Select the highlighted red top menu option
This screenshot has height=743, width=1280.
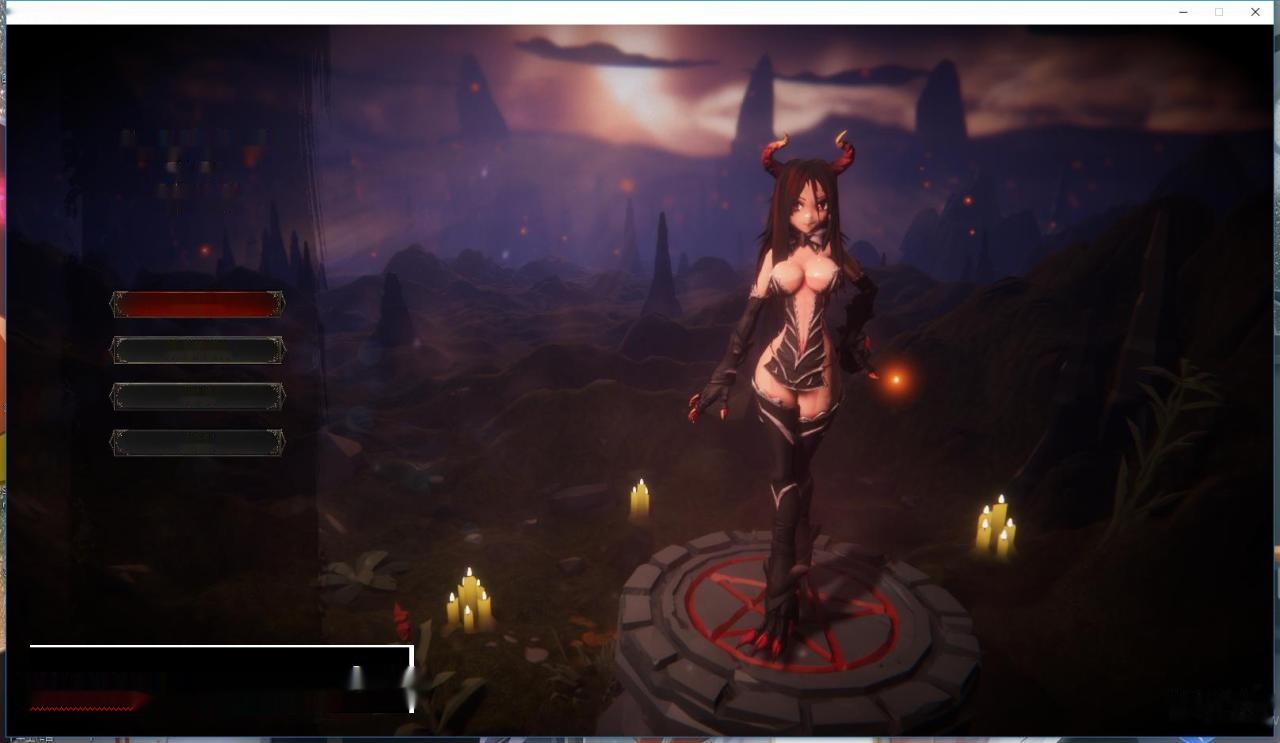[x=197, y=305]
